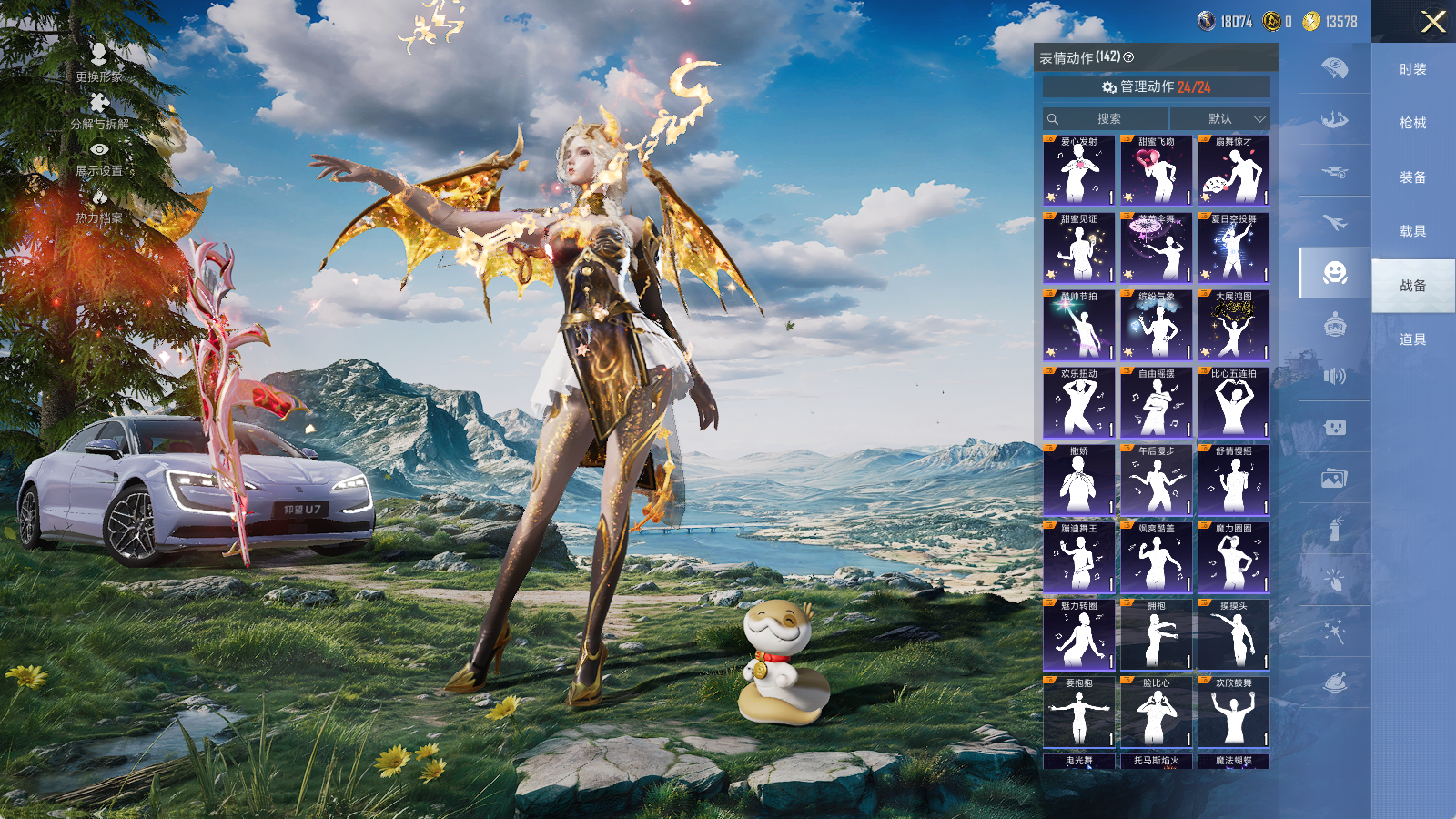Select the 装备 (equipment) tab
This screenshot has height=819, width=1456.
pos(1412,177)
